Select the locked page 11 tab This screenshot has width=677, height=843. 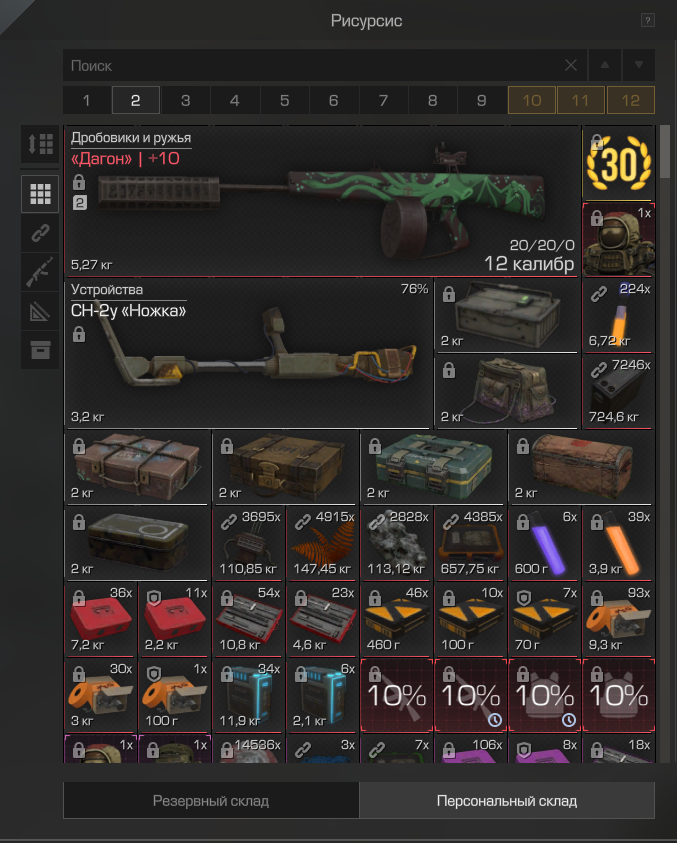[x=581, y=100]
